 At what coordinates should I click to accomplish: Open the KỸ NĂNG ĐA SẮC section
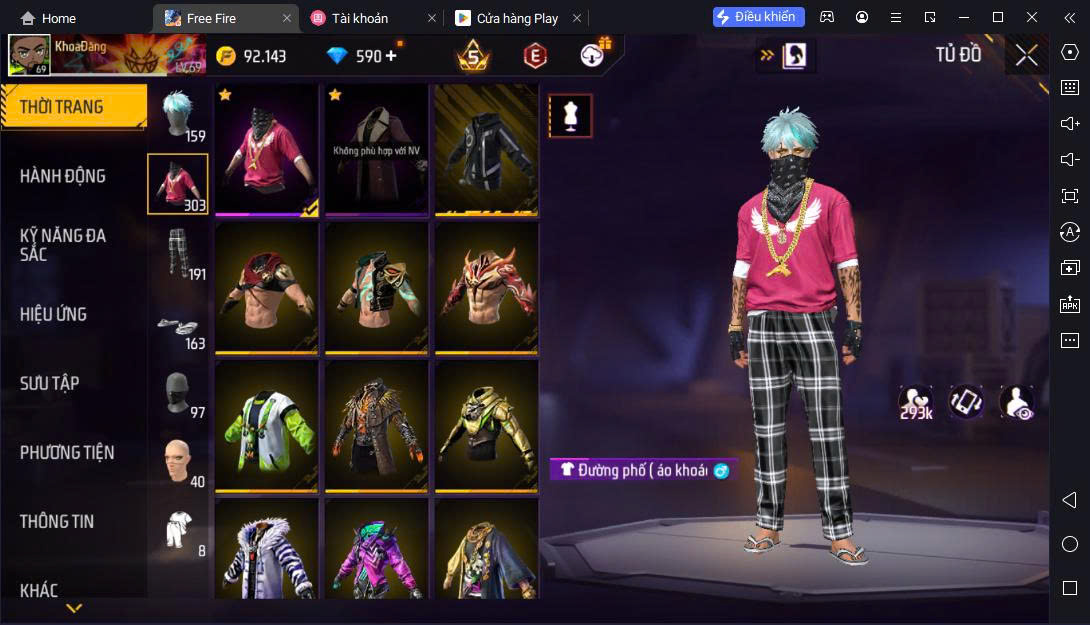coord(63,245)
